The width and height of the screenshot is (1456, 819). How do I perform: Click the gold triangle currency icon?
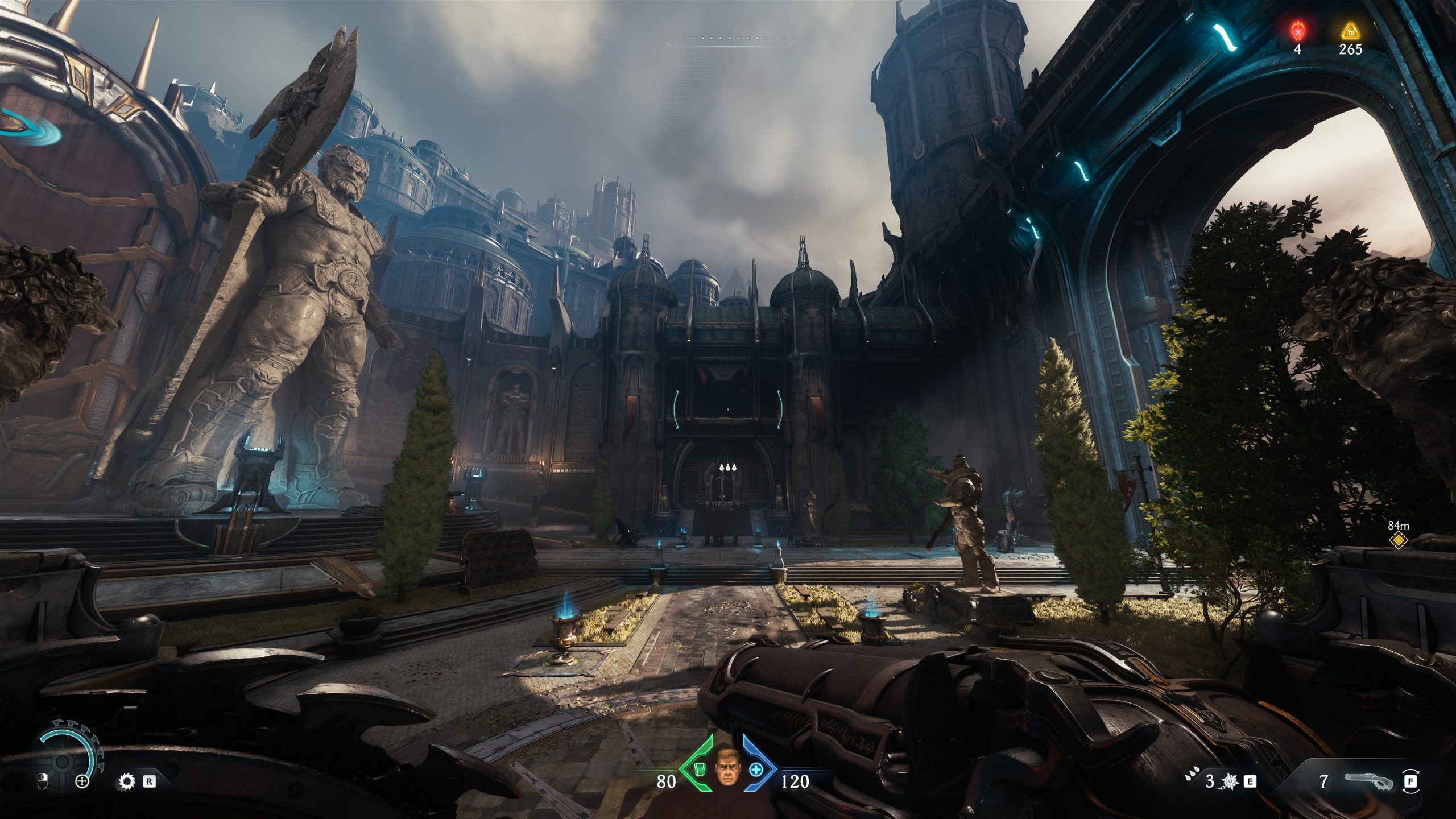1350,30
